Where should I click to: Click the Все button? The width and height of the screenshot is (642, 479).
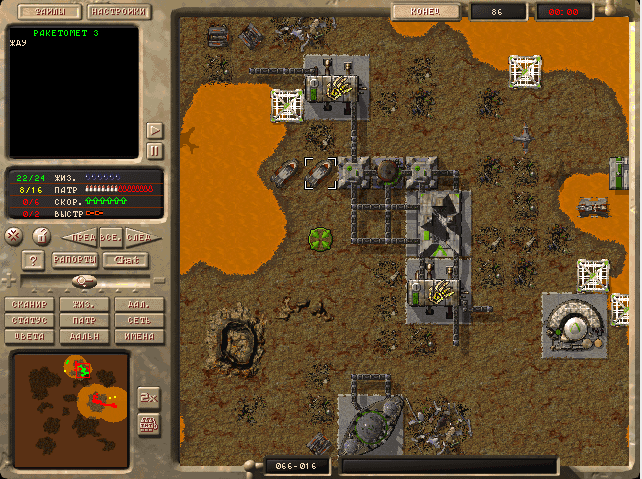coord(110,237)
